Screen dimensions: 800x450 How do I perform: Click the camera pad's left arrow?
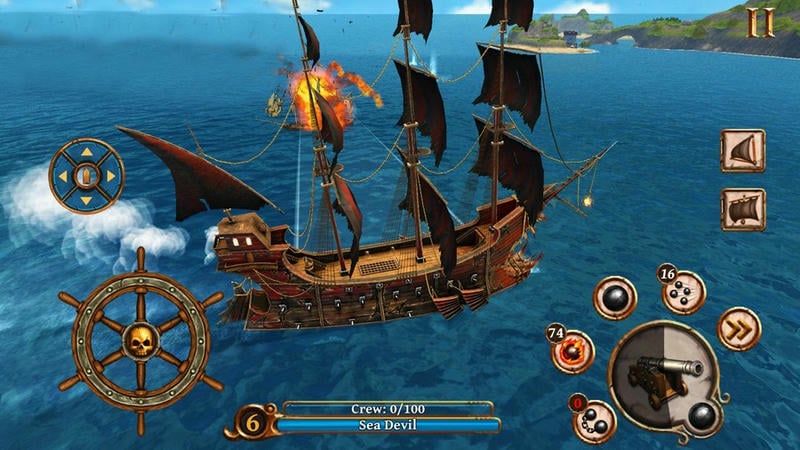(x=63, y=177)
